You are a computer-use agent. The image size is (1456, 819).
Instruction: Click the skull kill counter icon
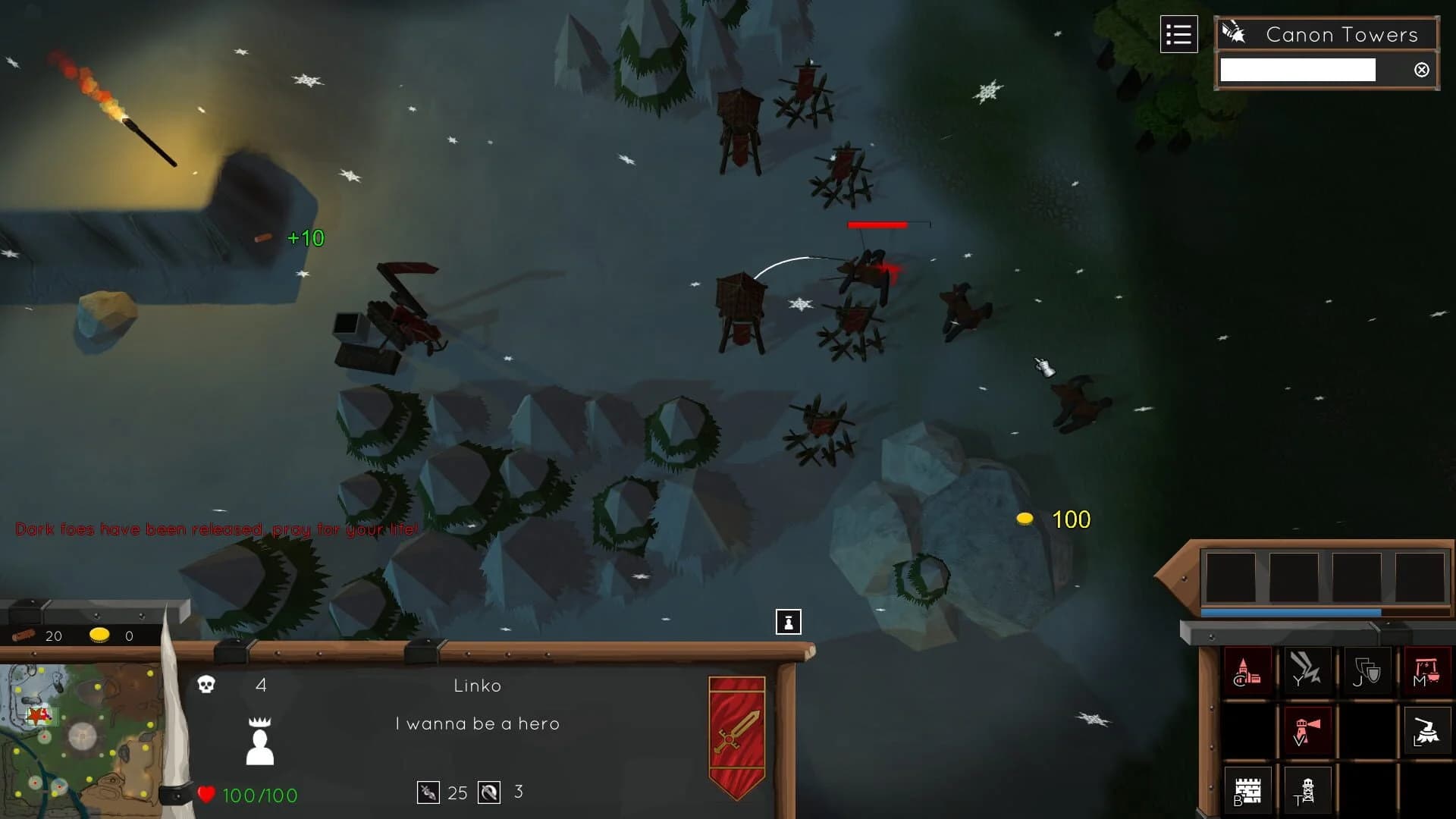206,686
